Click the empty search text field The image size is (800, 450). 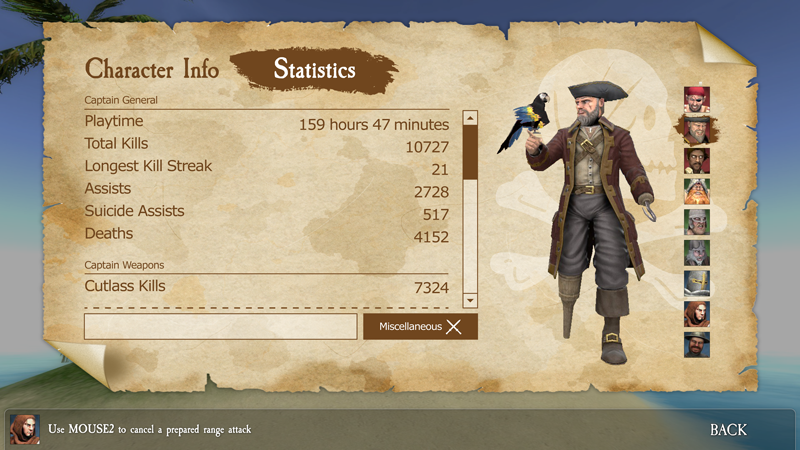point(220,326)
